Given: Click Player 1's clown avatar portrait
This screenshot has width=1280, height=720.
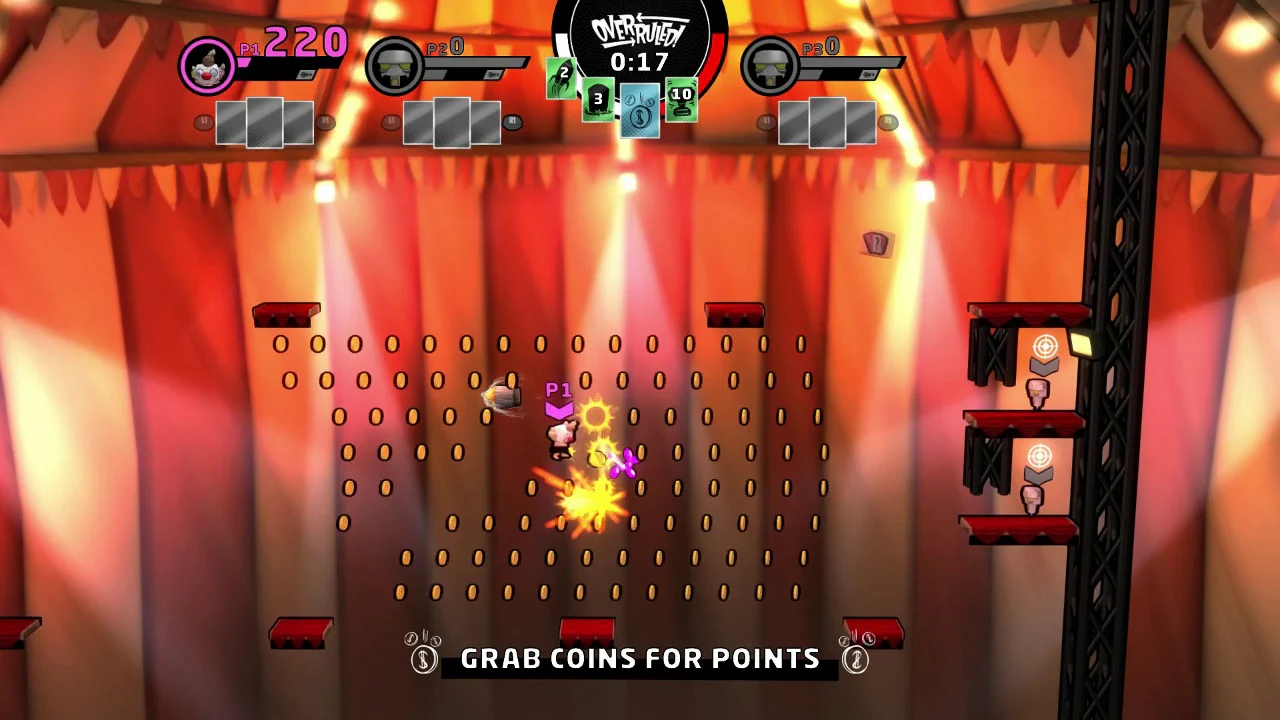Looking at the screenshot, I should (207, 65).
